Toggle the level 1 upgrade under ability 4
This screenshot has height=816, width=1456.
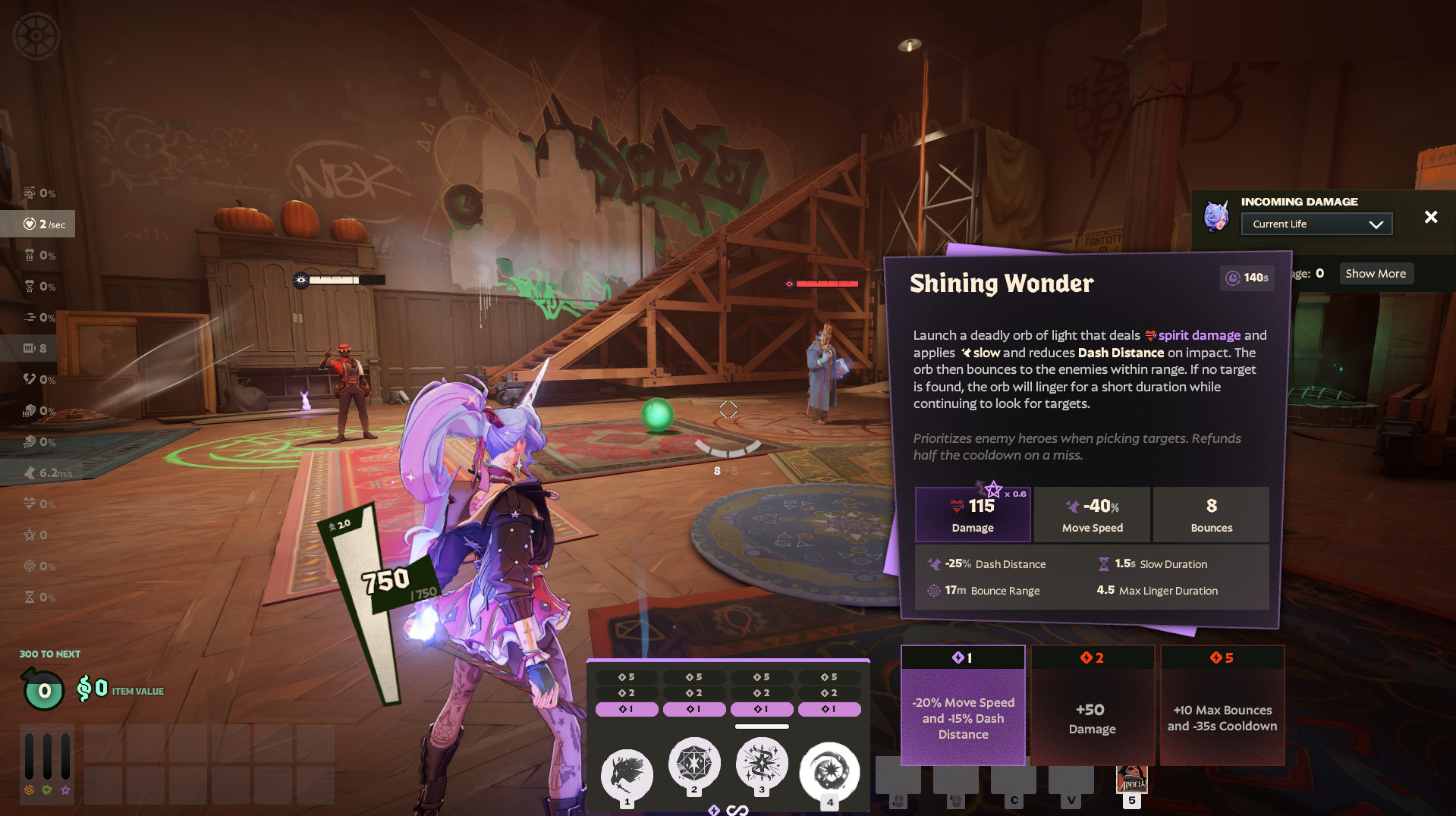coord(829,709)
